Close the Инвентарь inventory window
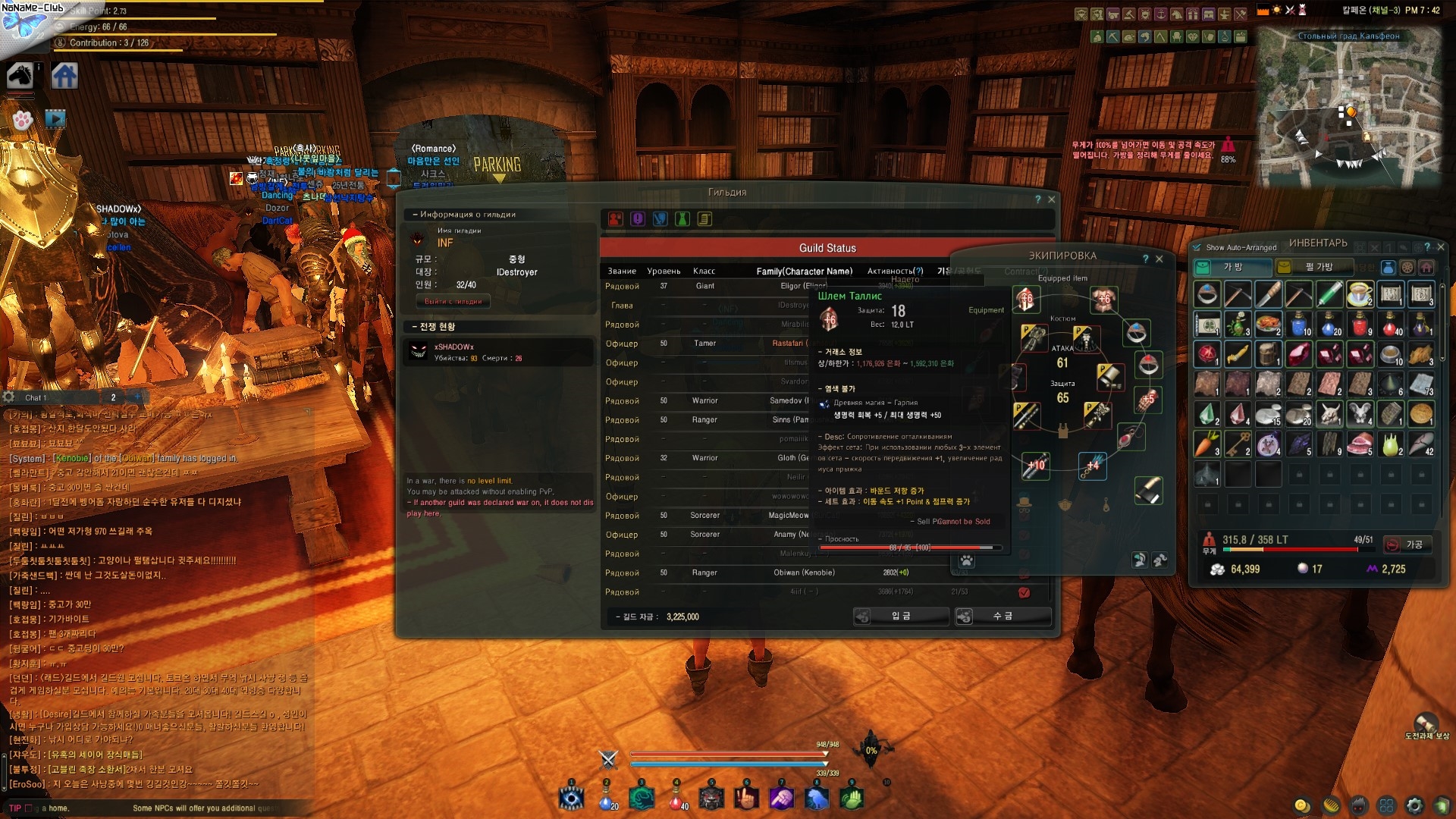The image size is (1456, 819). click(1441, 246)
